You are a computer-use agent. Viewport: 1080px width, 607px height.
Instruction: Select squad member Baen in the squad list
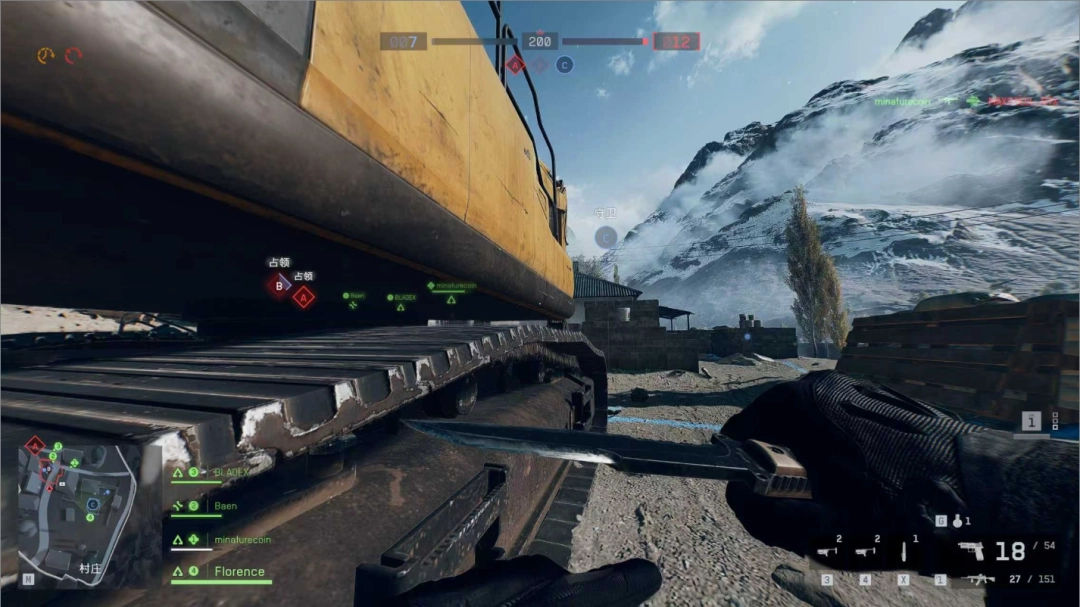point(225,506)
